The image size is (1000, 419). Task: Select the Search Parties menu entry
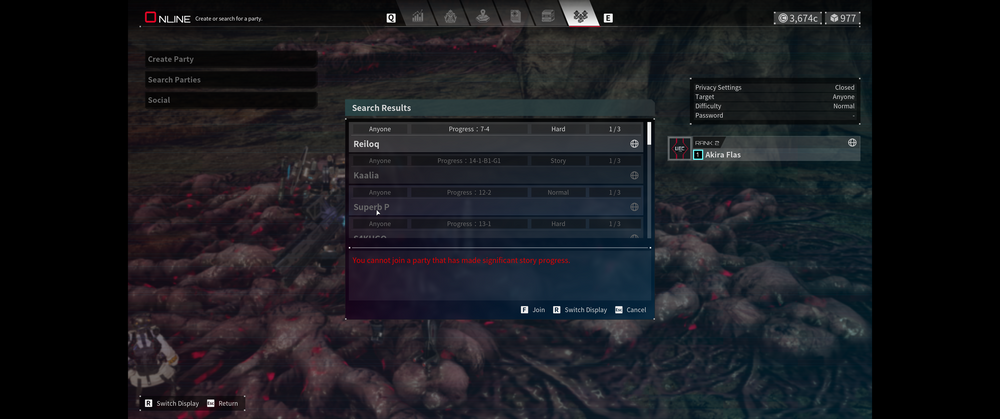(x=230, y=80)
